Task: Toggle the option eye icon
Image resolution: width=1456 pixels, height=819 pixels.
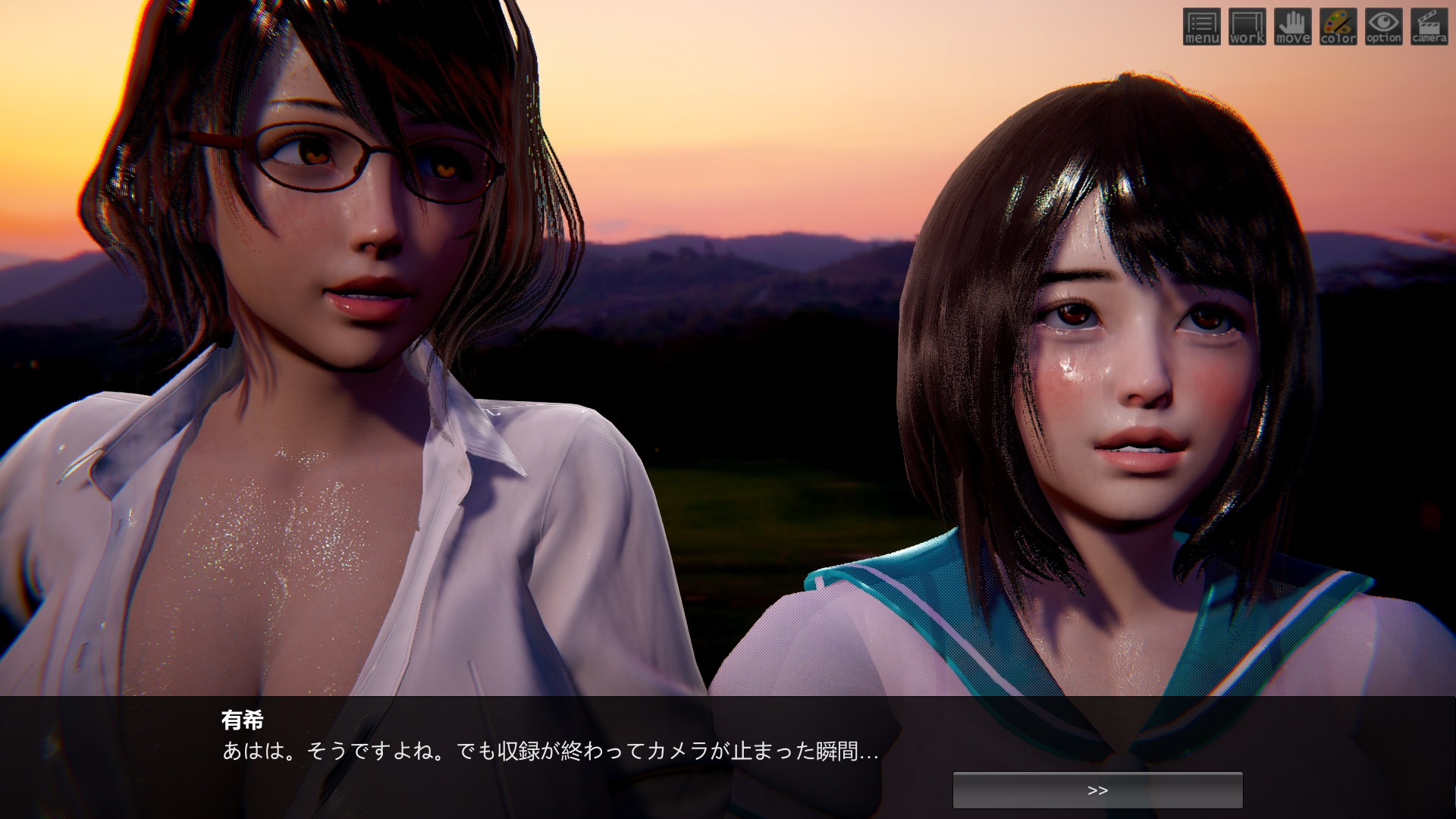Action: click(1383, 27)
